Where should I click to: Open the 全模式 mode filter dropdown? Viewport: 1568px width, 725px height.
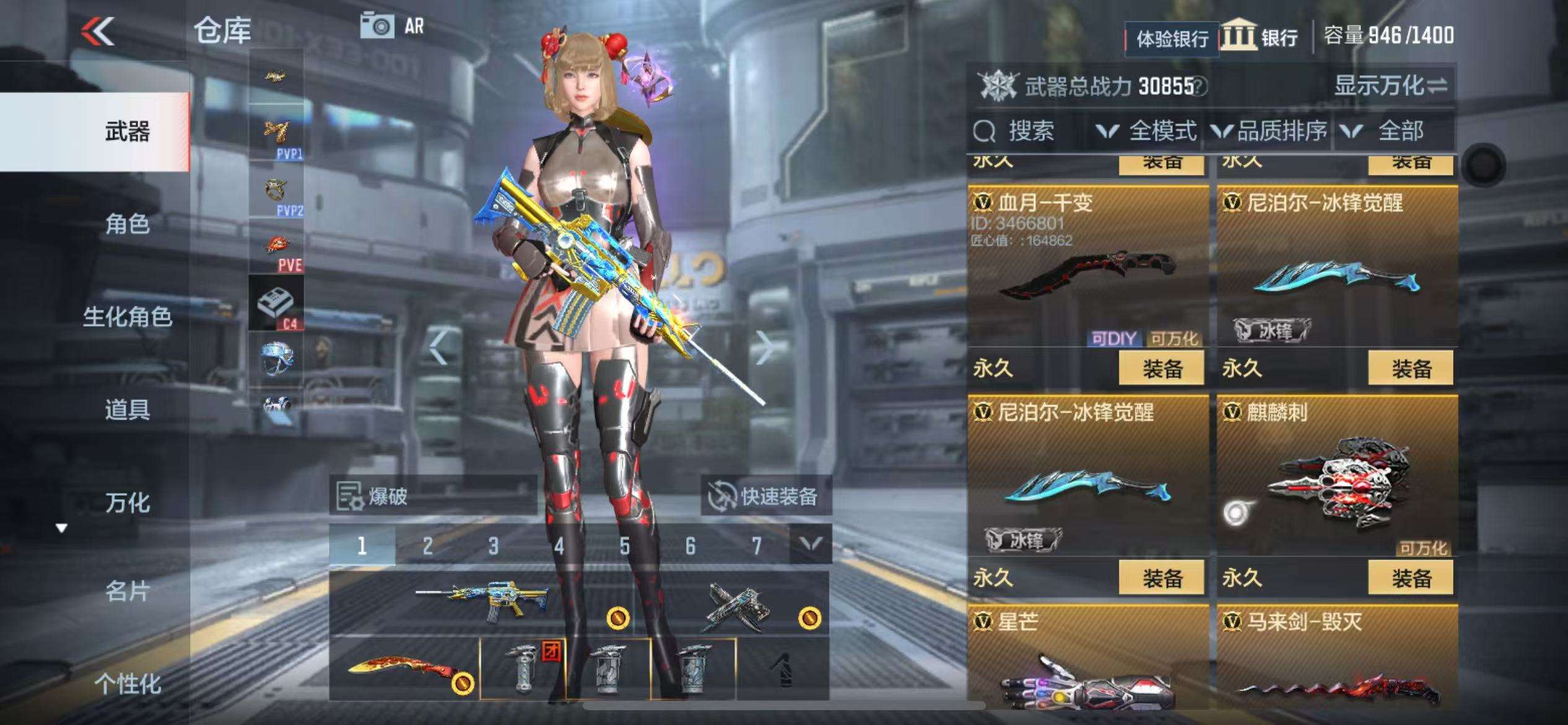click(1147, 131)
